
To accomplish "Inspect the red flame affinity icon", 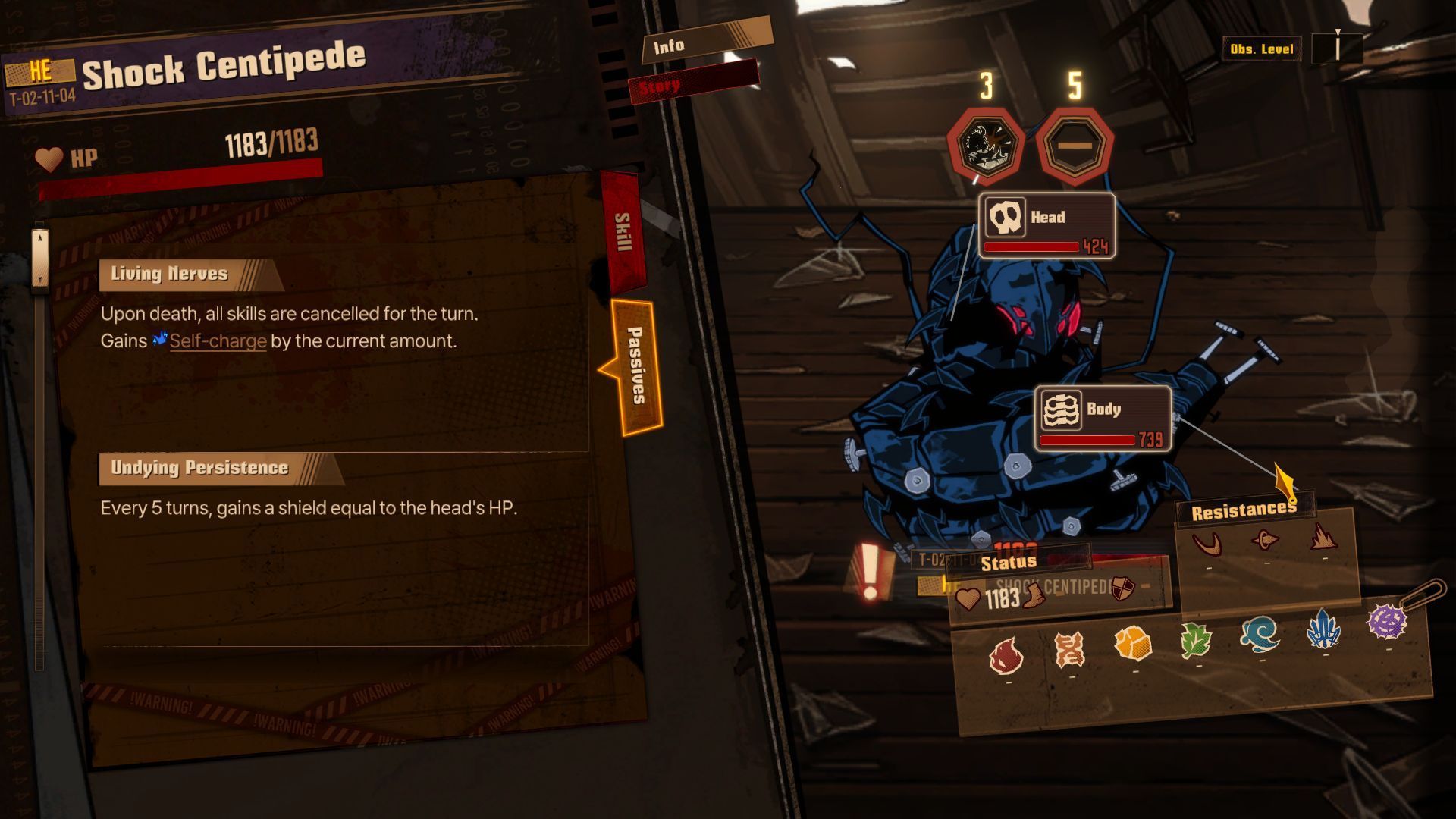I will [x=1006, y=654].
